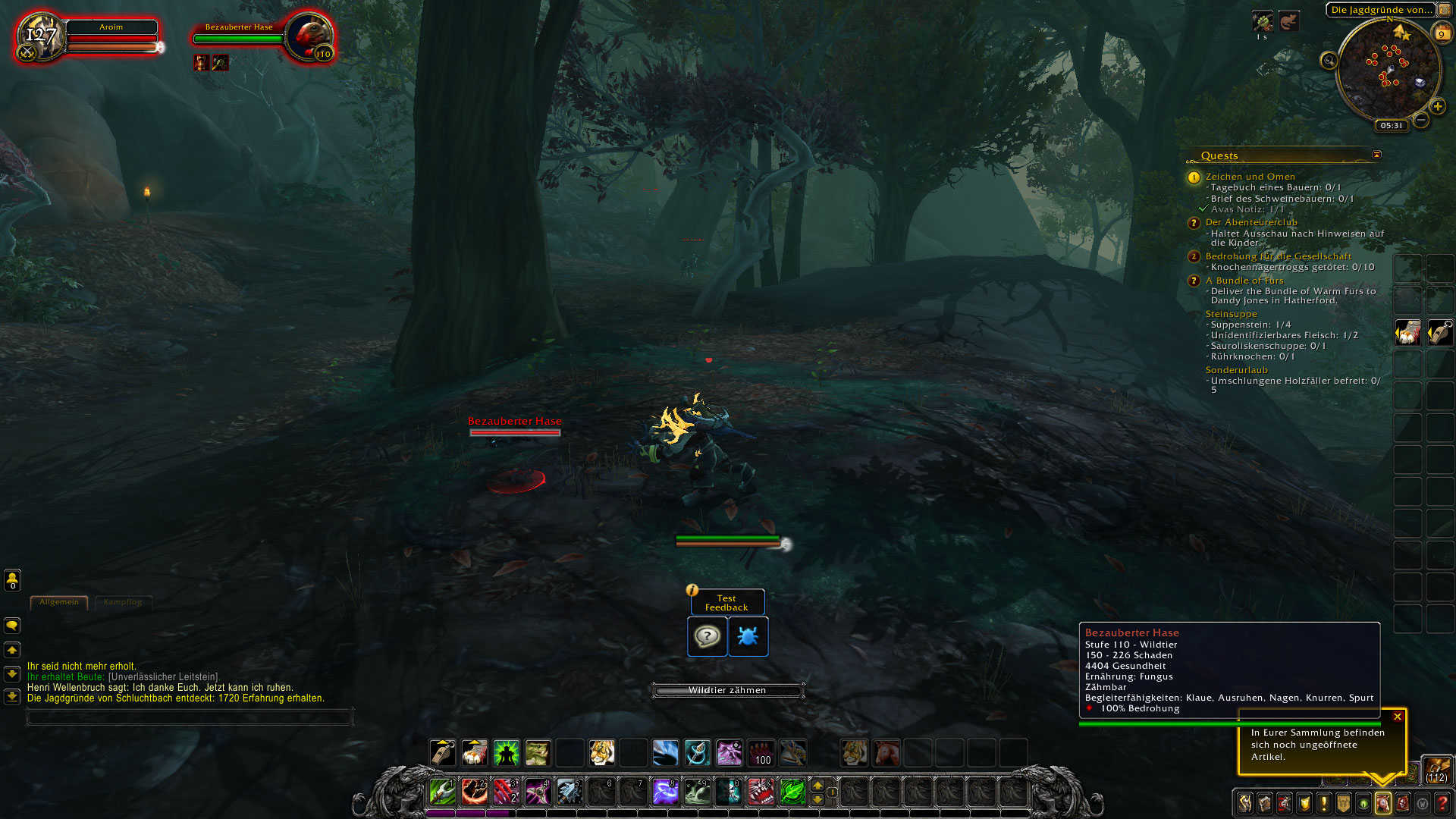Open the minimap tracking magnifier menu
This screenshot has width=1456, height=819.
1329,61
